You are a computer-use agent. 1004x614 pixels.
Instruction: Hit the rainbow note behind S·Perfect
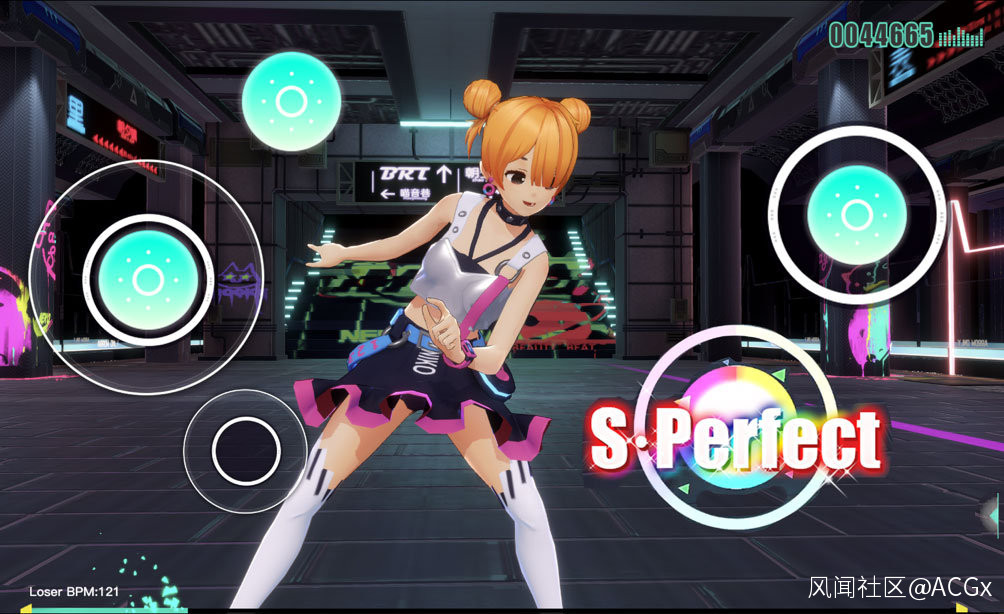[739, 429]
